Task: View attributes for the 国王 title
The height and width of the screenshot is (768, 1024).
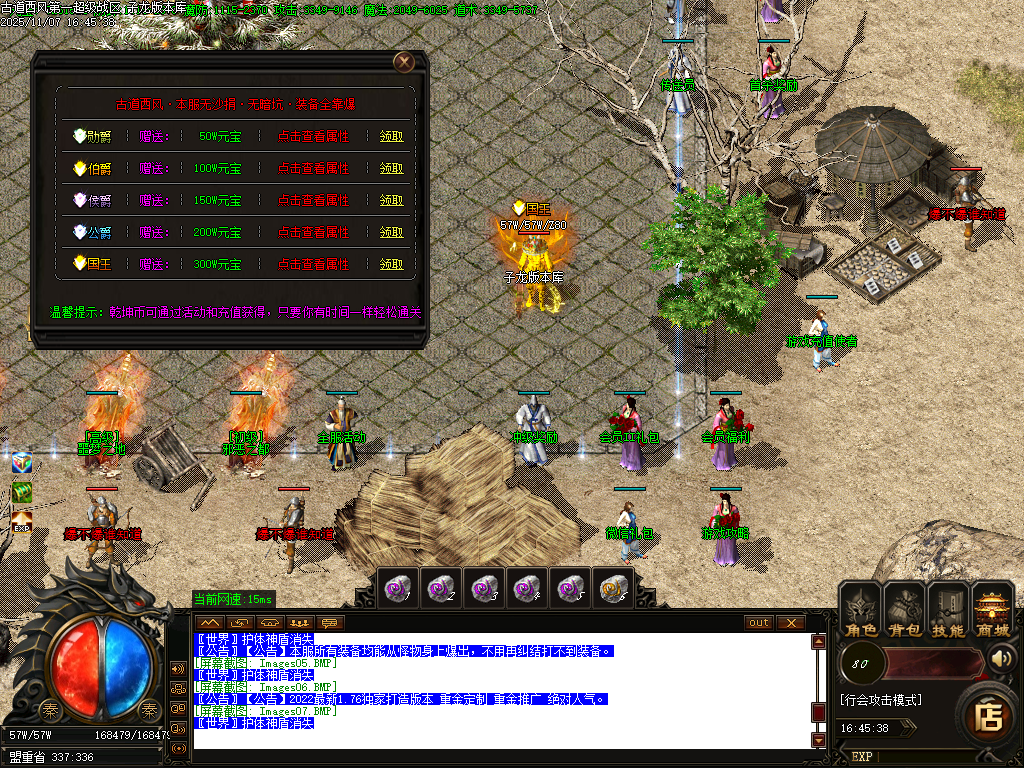Action: click(x=313, y=264)
